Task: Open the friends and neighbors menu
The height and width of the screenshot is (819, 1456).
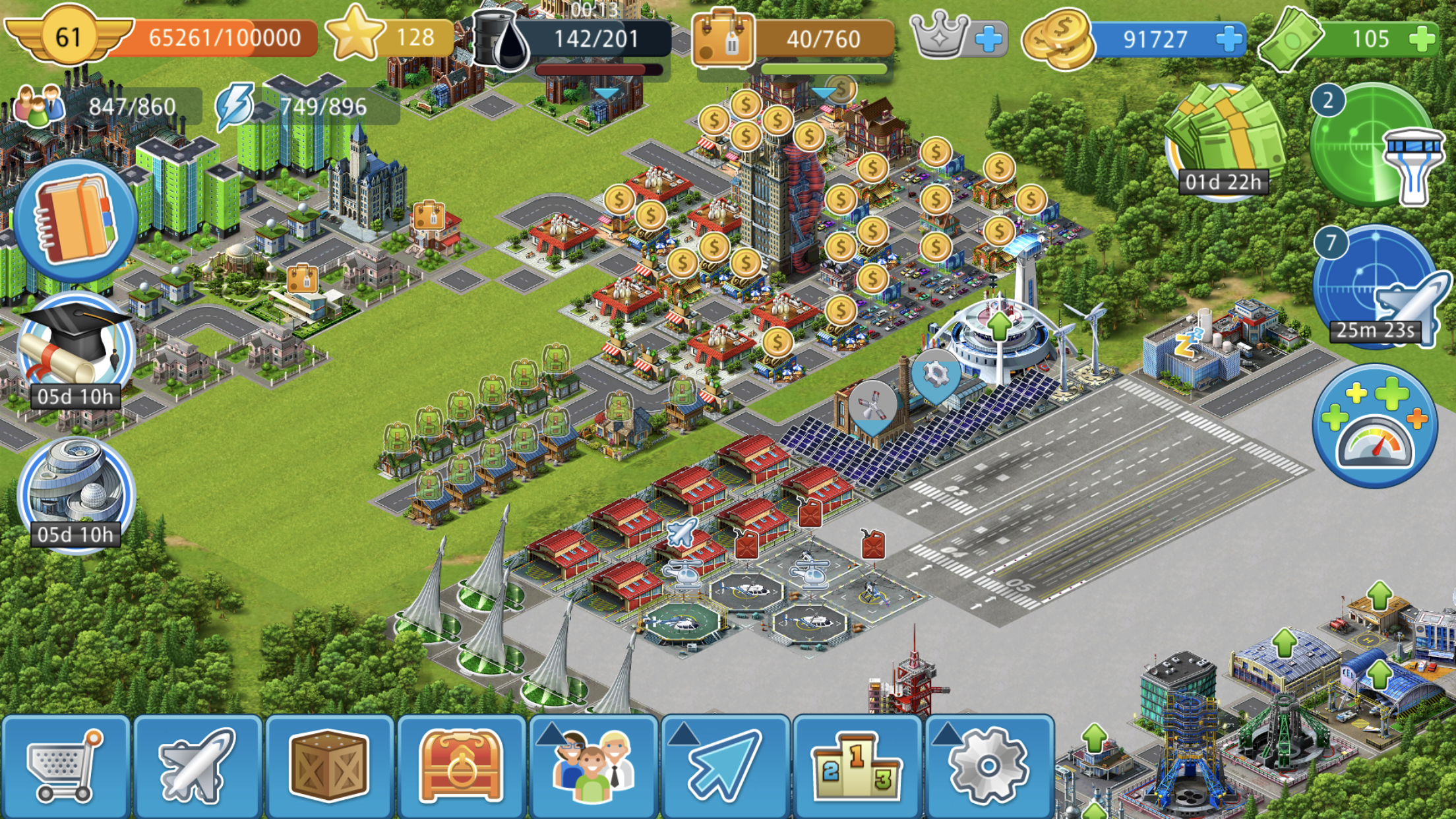Action: pos(593,766)
